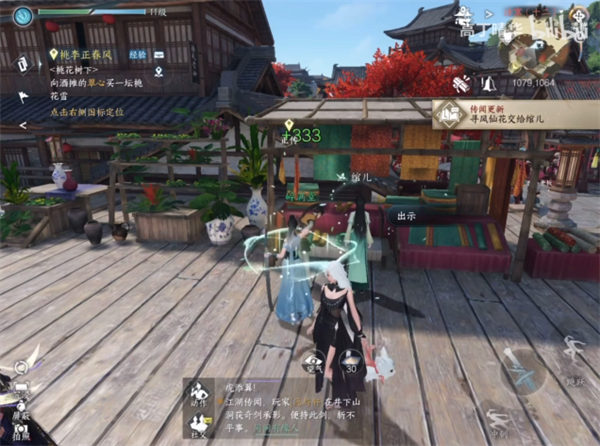
Task: Use the item slot showing count 30
Action: click(x=351, y=362)
